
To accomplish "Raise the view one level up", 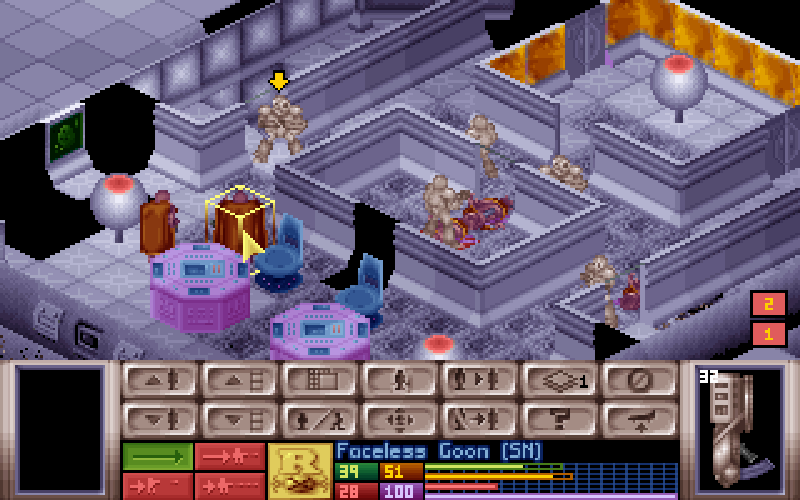I will (x=240, y=380).
